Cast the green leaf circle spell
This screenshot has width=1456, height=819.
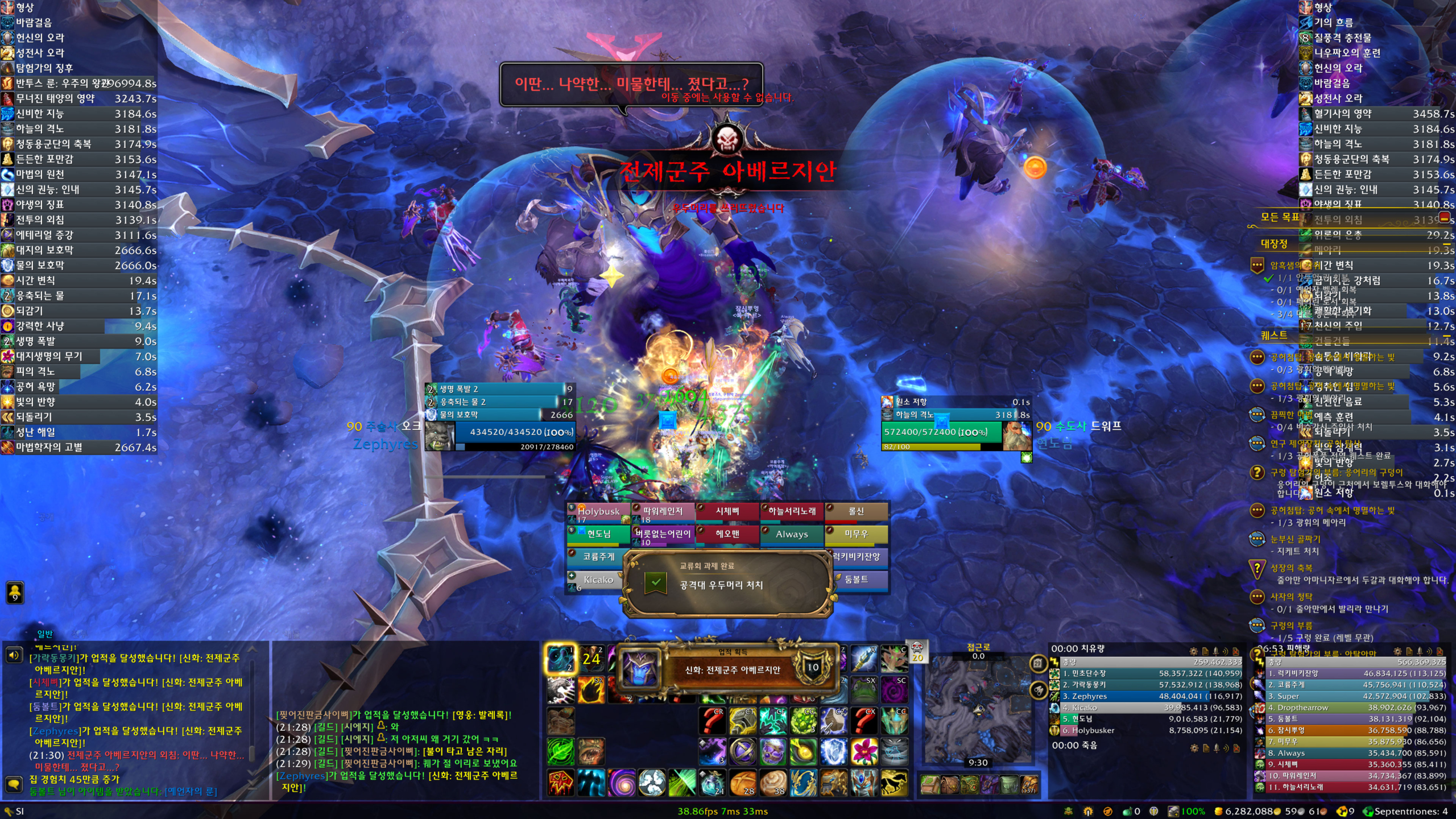tap(561, 751)
